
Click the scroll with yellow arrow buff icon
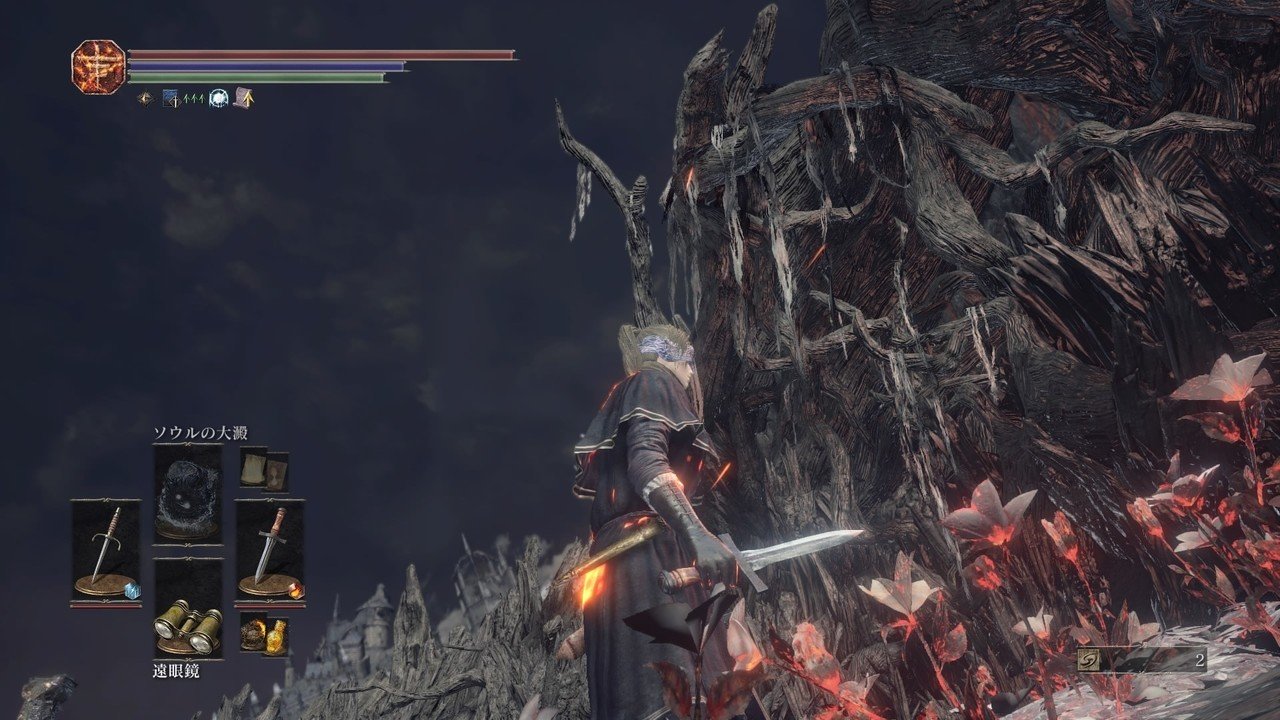coord(243,98)
